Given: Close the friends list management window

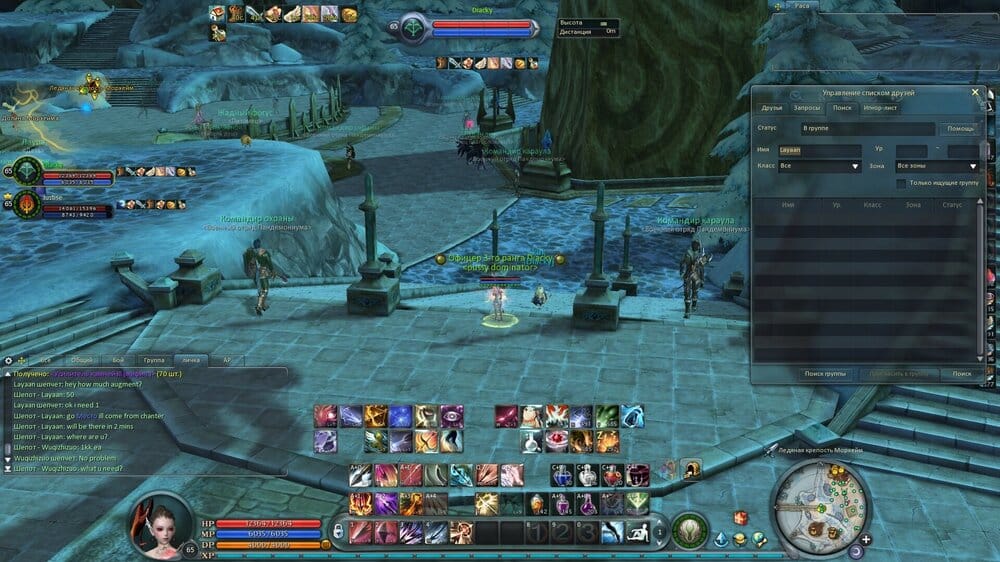Looking at the screenshot, I should [x=976, y=92].
